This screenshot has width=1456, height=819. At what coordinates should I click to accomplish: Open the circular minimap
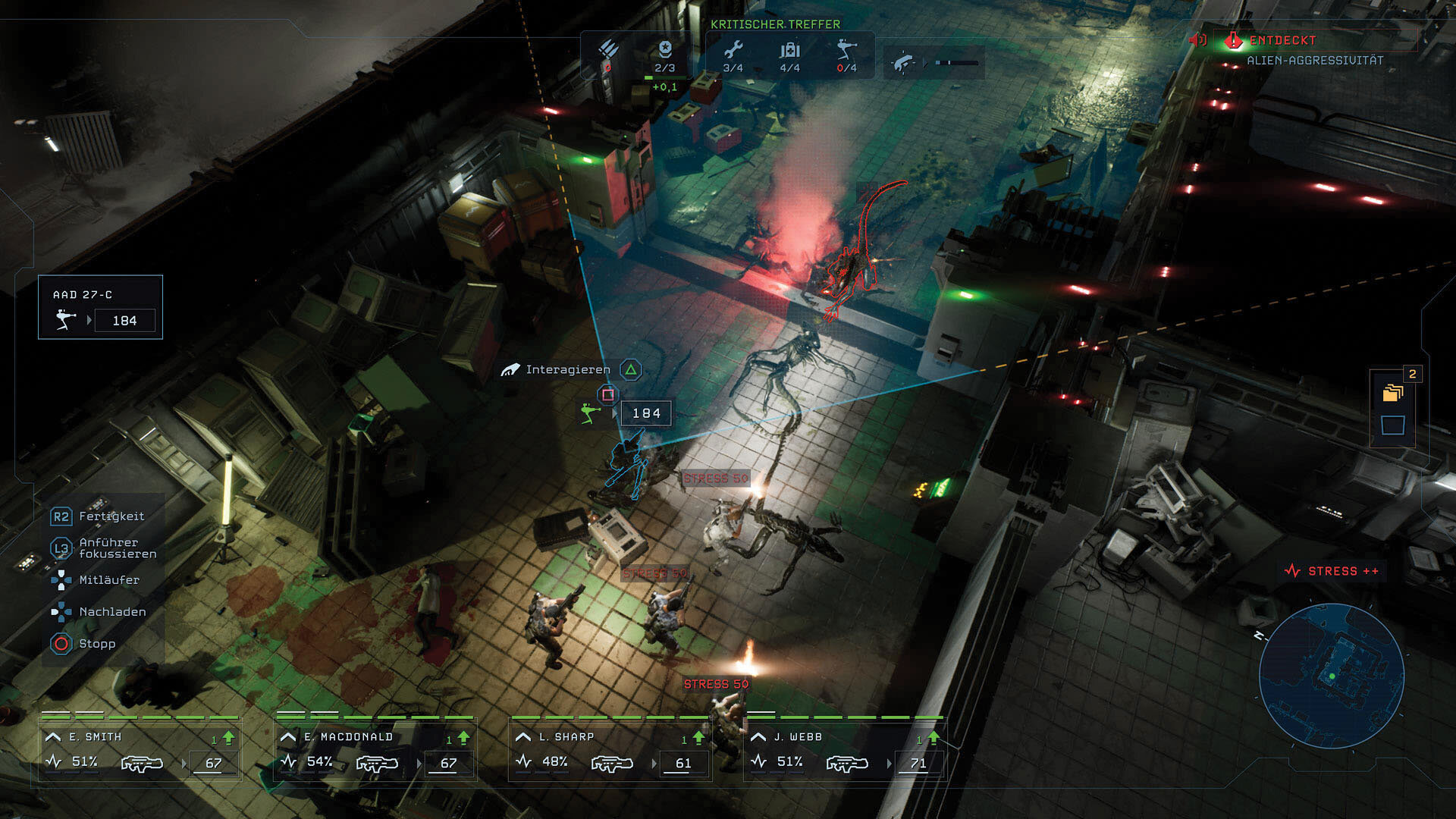pos(1331,675)
